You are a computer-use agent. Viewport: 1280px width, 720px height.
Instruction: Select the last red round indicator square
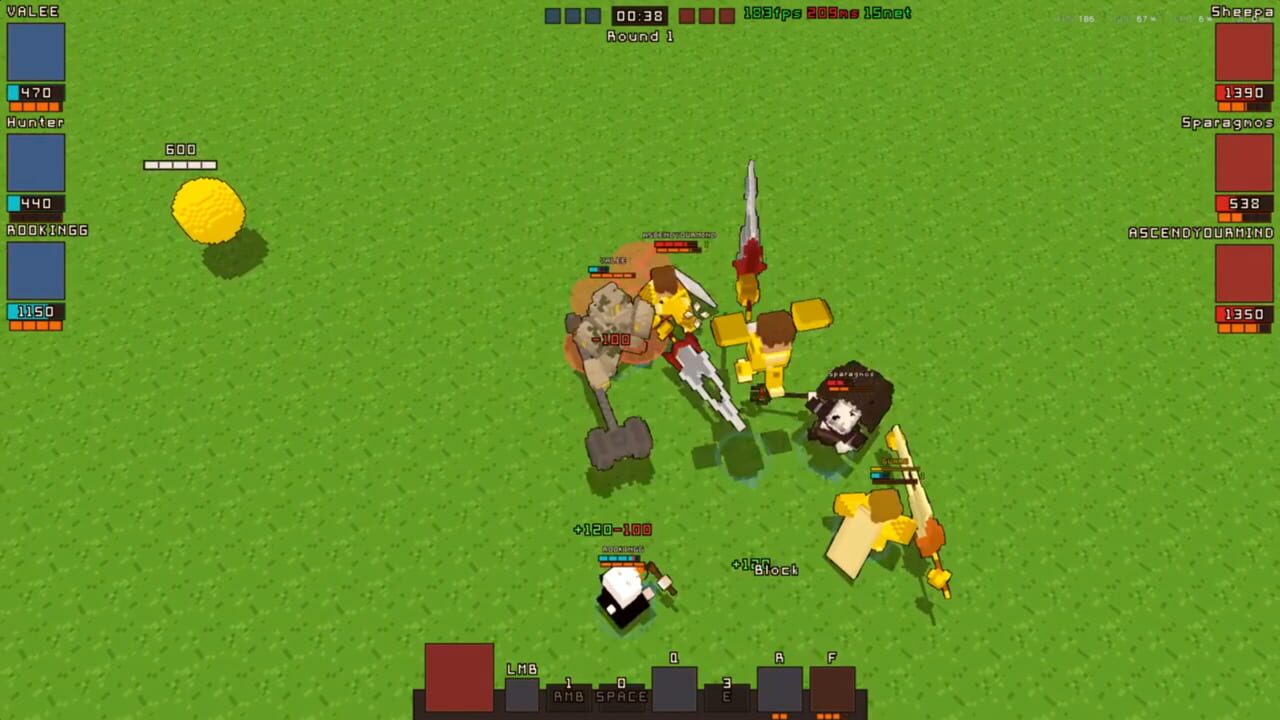(726, 14)
